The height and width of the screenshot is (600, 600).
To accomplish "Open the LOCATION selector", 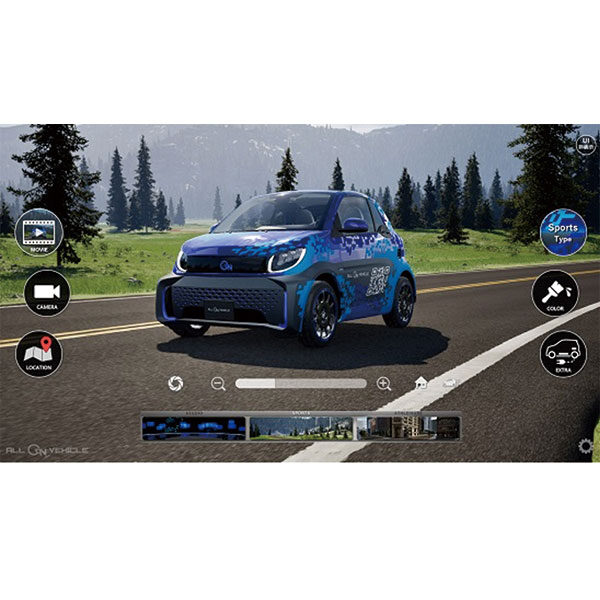I will click(x=39, y=354).
